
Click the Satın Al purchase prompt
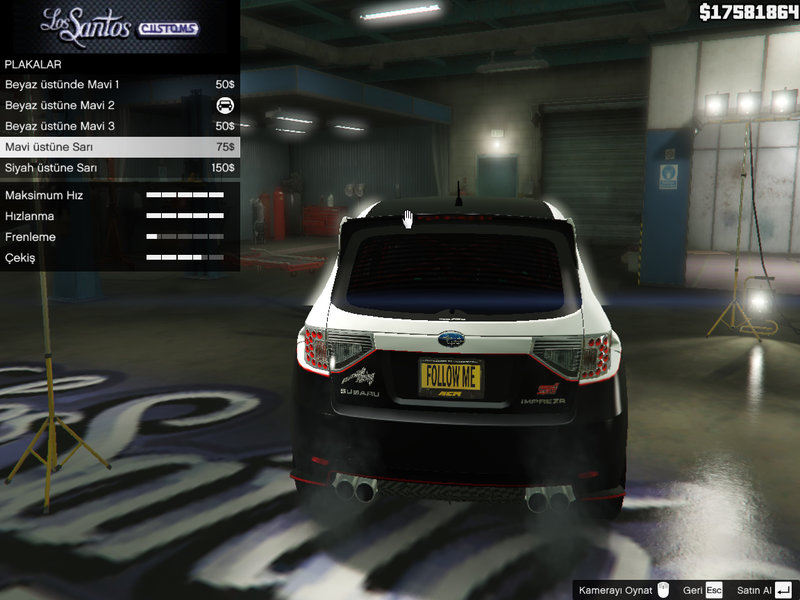[x=764, y=590]
